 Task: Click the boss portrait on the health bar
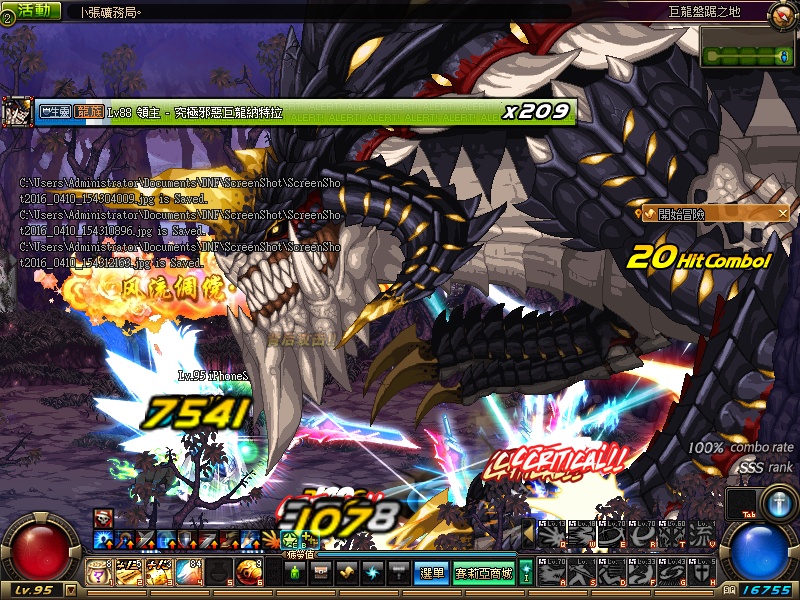pyautogui.click(x=16, y=112)
